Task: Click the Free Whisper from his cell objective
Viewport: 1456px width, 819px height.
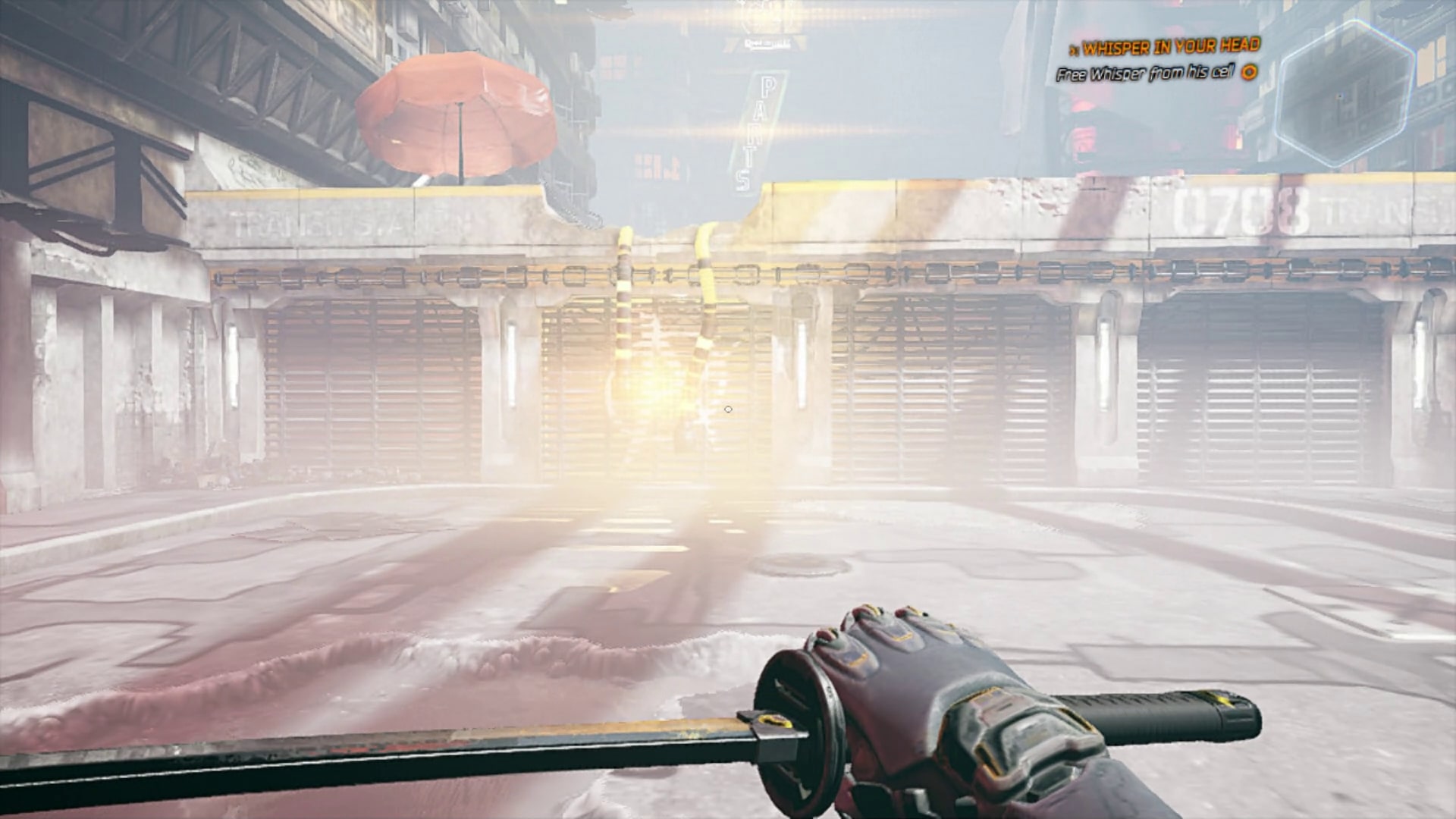Action: coord(1146,74)
